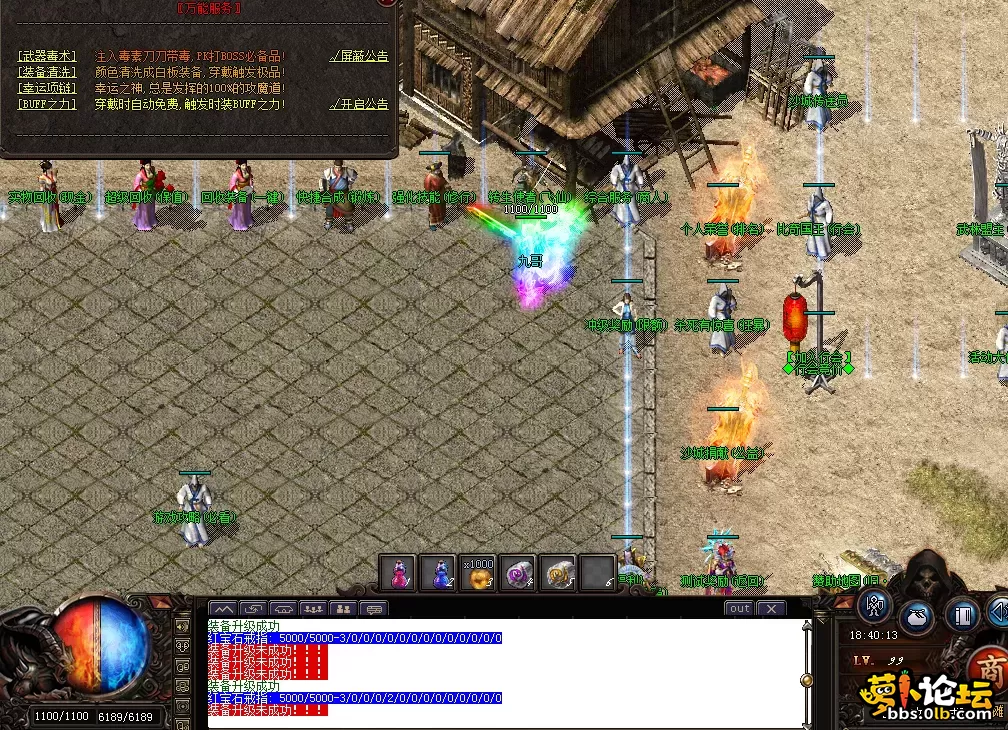Click the chat window 'out' button

739,608
